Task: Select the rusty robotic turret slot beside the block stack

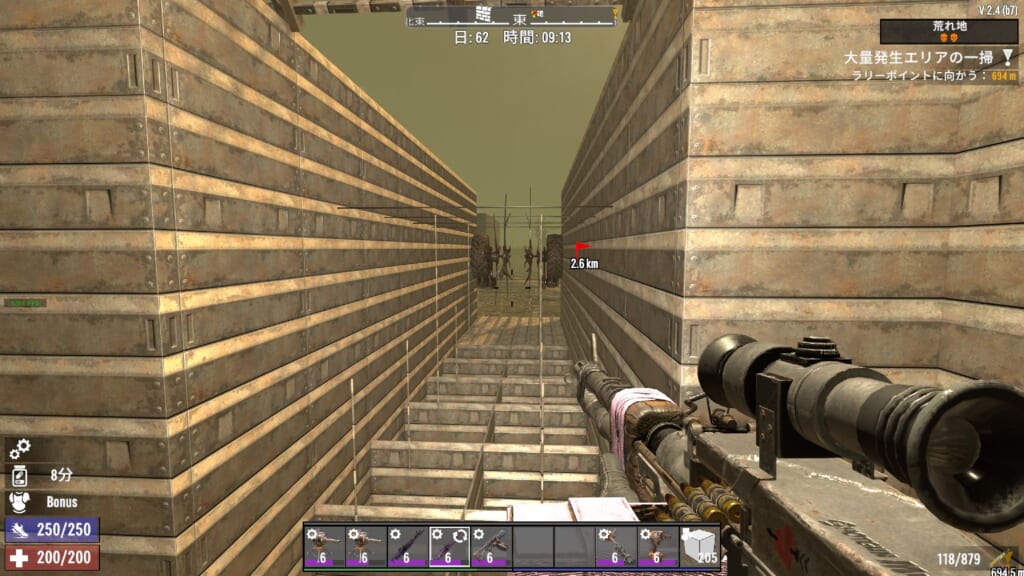Action: (657, 546)
